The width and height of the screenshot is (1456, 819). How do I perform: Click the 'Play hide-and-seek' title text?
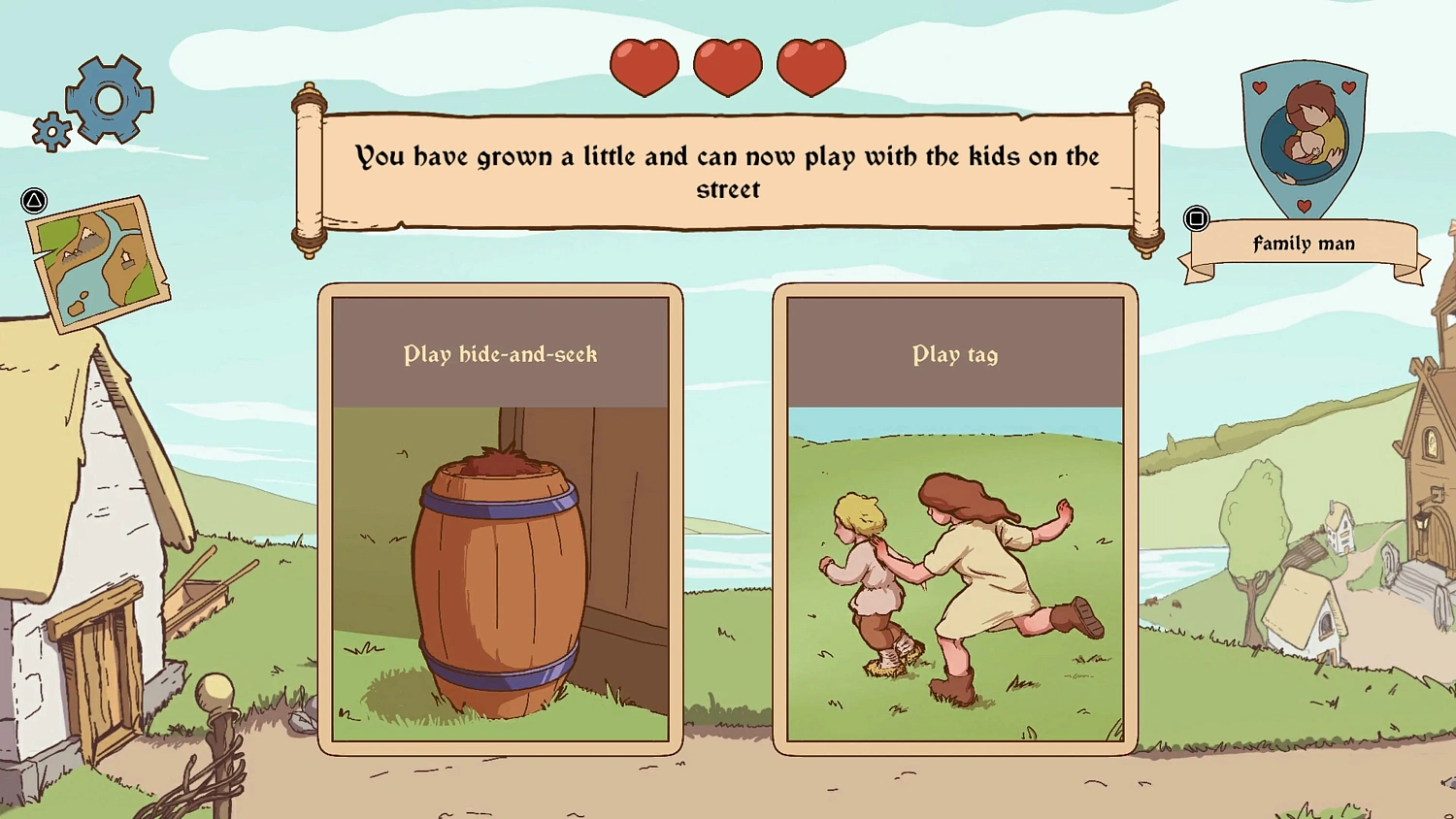click(501, 355)
